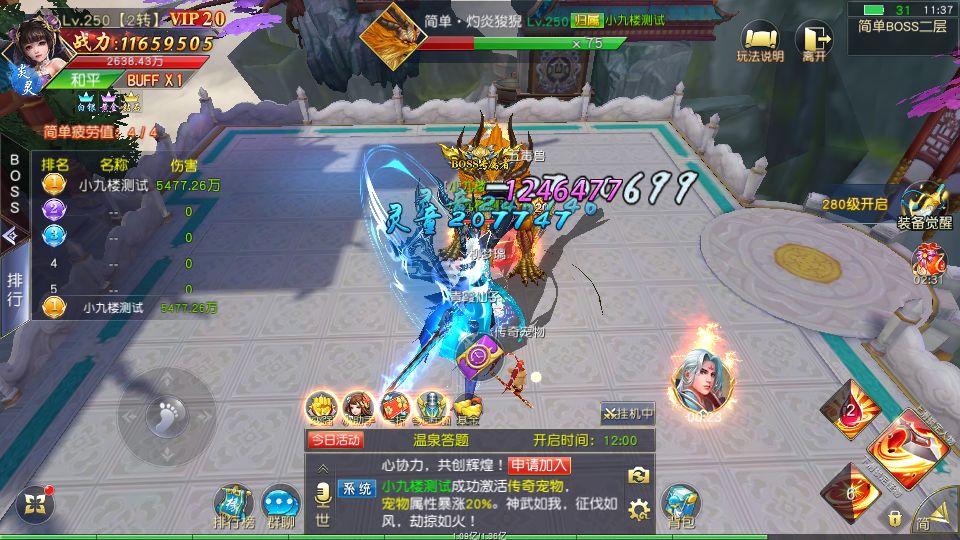960x540 pixels.
Task: Open the 今日活动 daily events button
Action: click(x=335, y=439)
